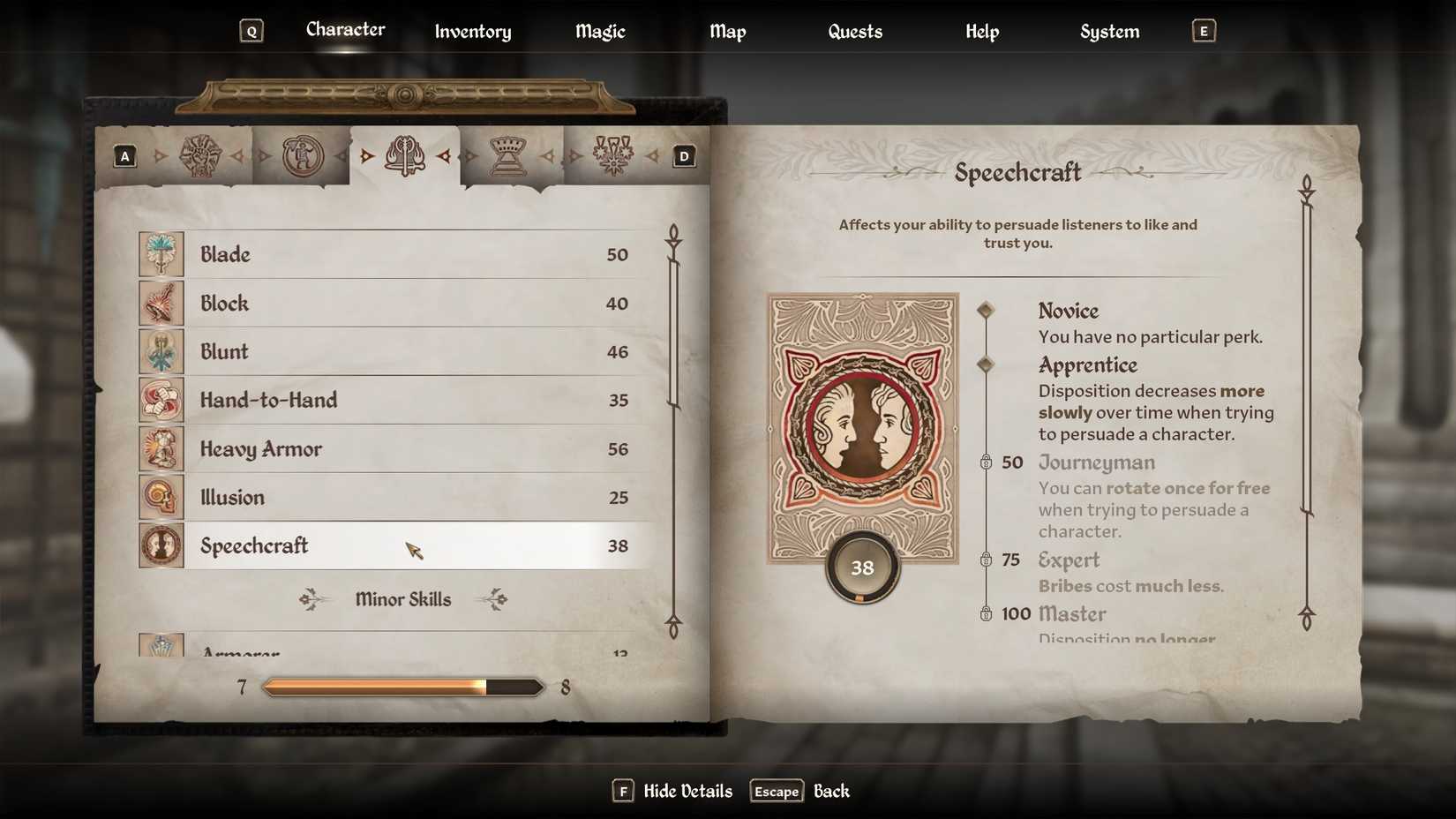
Task: Expand the Minor Skills section
Action: [x=403, y=599]
